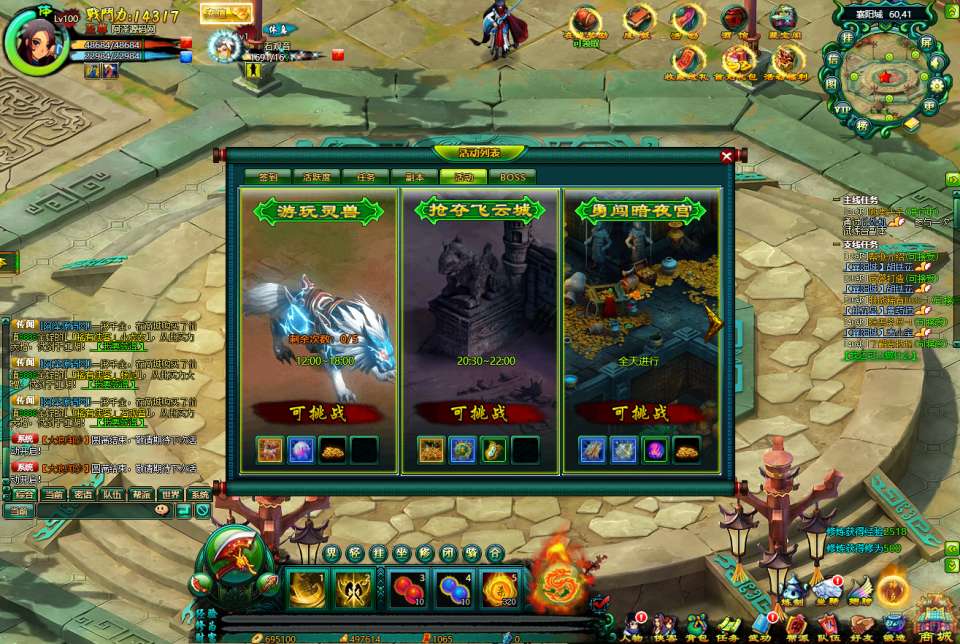
Task: Open the BOSS tab
Action: 512,177
